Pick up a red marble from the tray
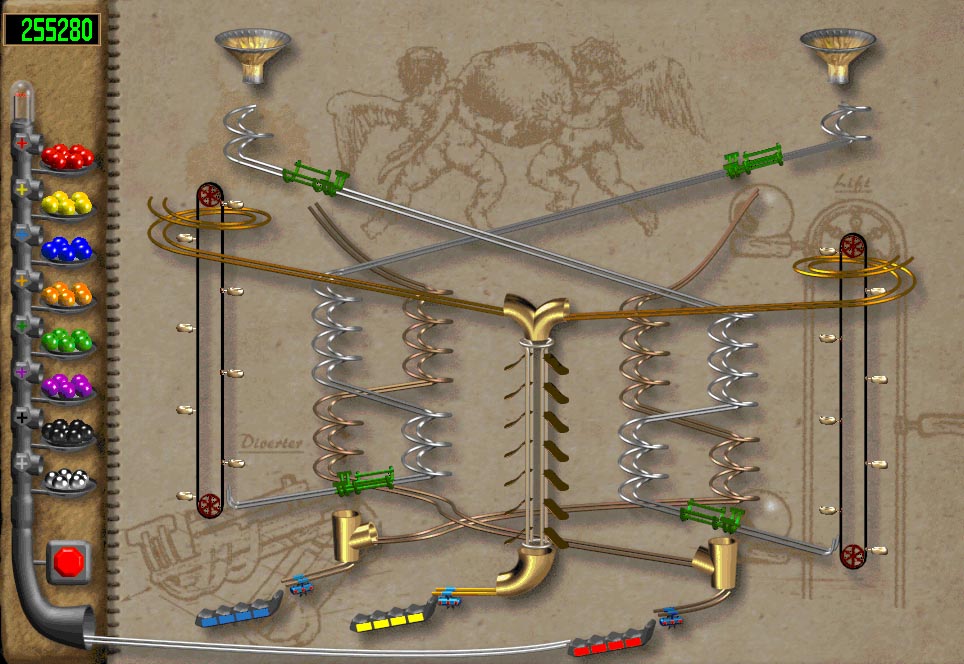Screen dimensions: 964x664 (x=68, y=156)
